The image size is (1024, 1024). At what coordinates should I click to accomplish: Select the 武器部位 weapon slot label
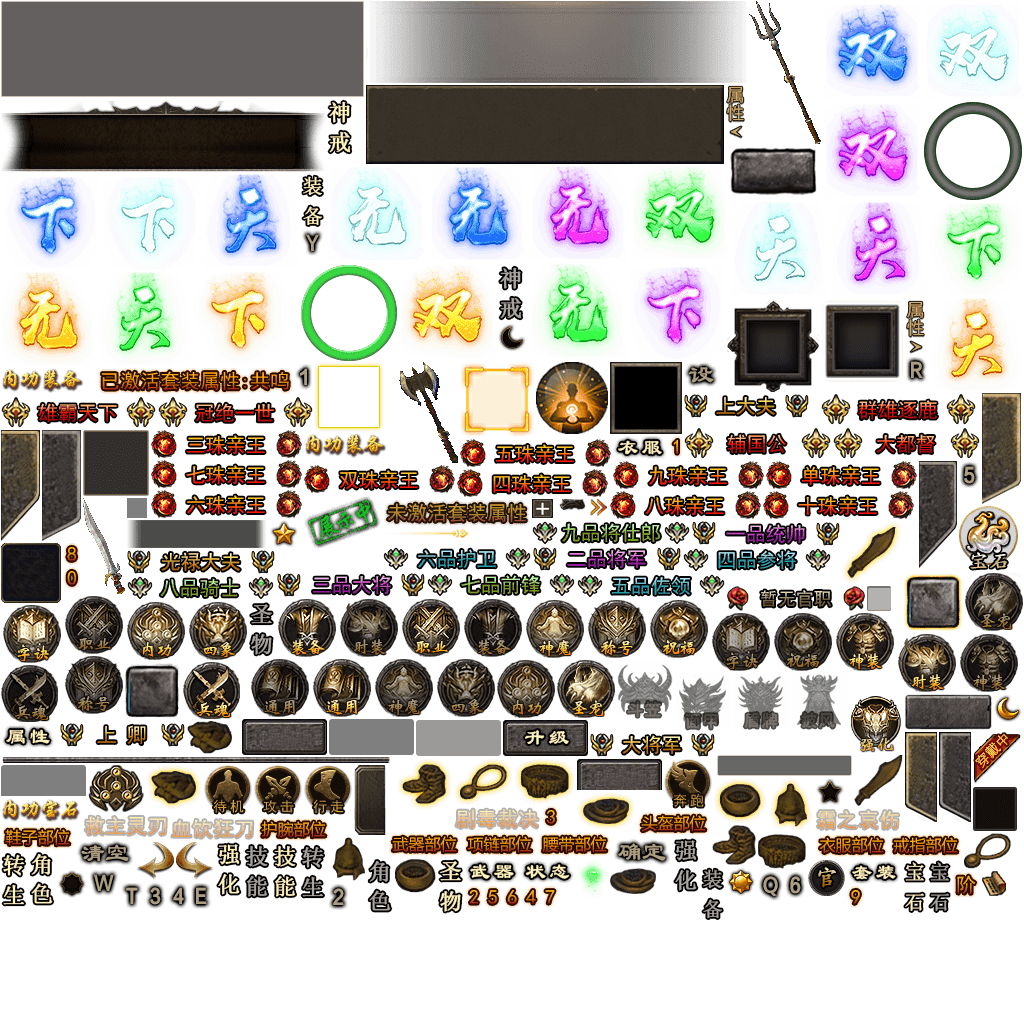(x=424, y=845)
